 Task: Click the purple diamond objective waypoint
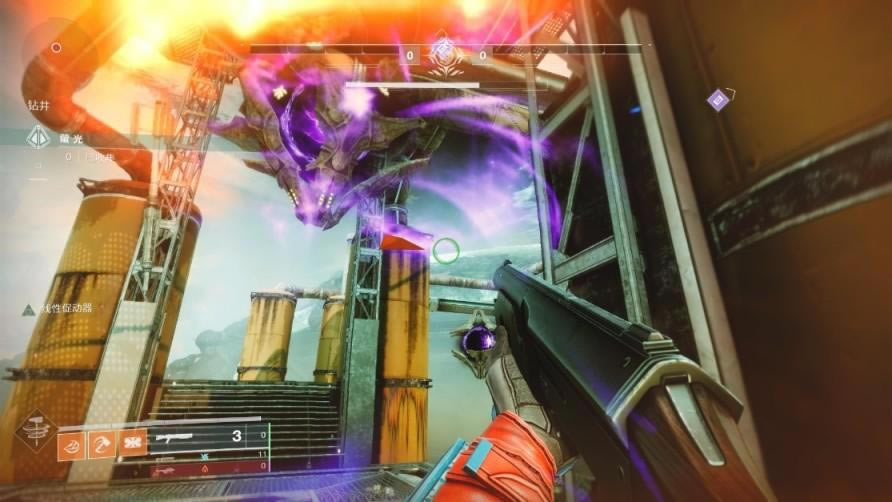[x=717, y=98]
